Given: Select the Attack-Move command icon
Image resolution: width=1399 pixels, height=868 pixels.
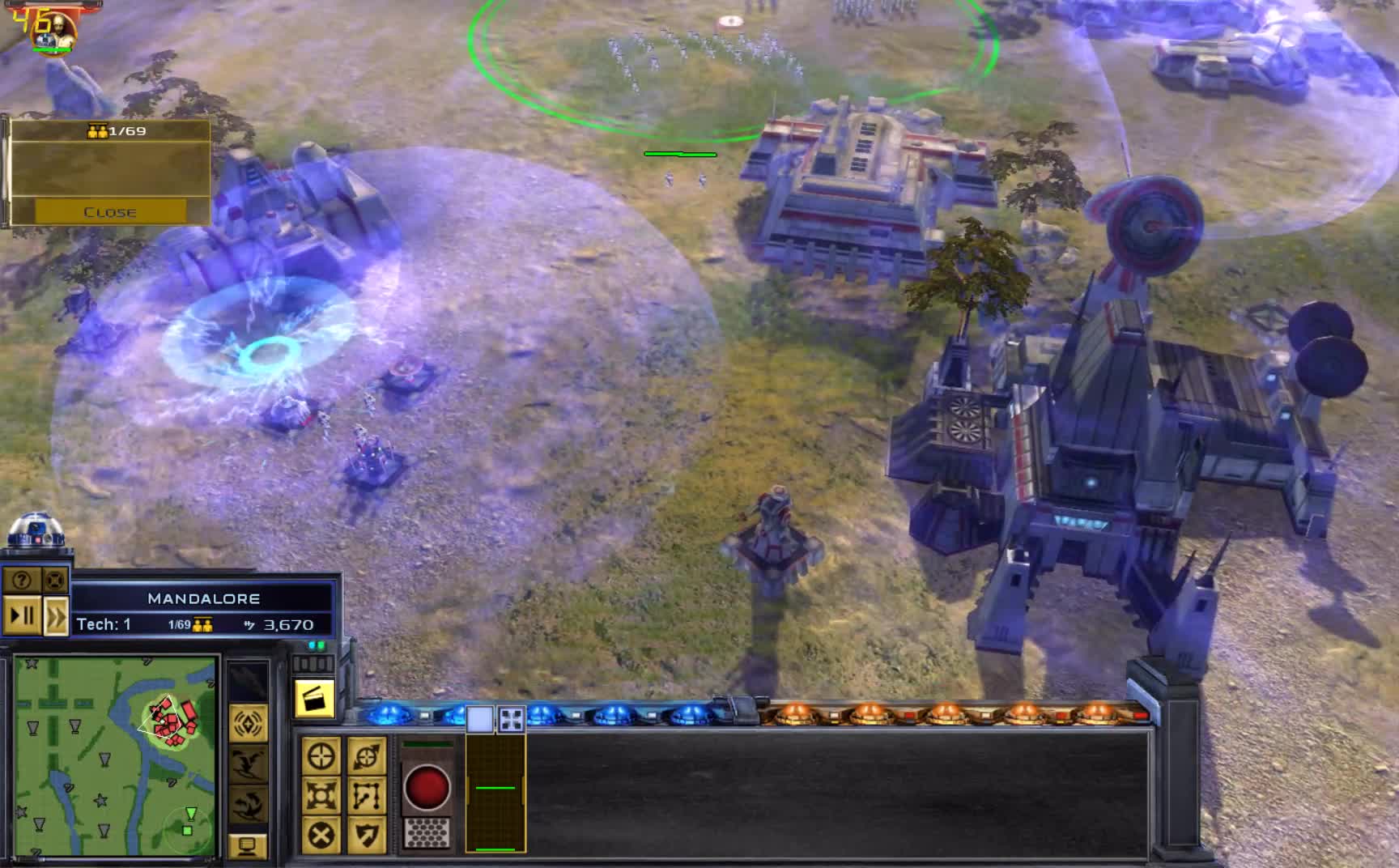Looking at the screenshot, I should tap(366, 756).
